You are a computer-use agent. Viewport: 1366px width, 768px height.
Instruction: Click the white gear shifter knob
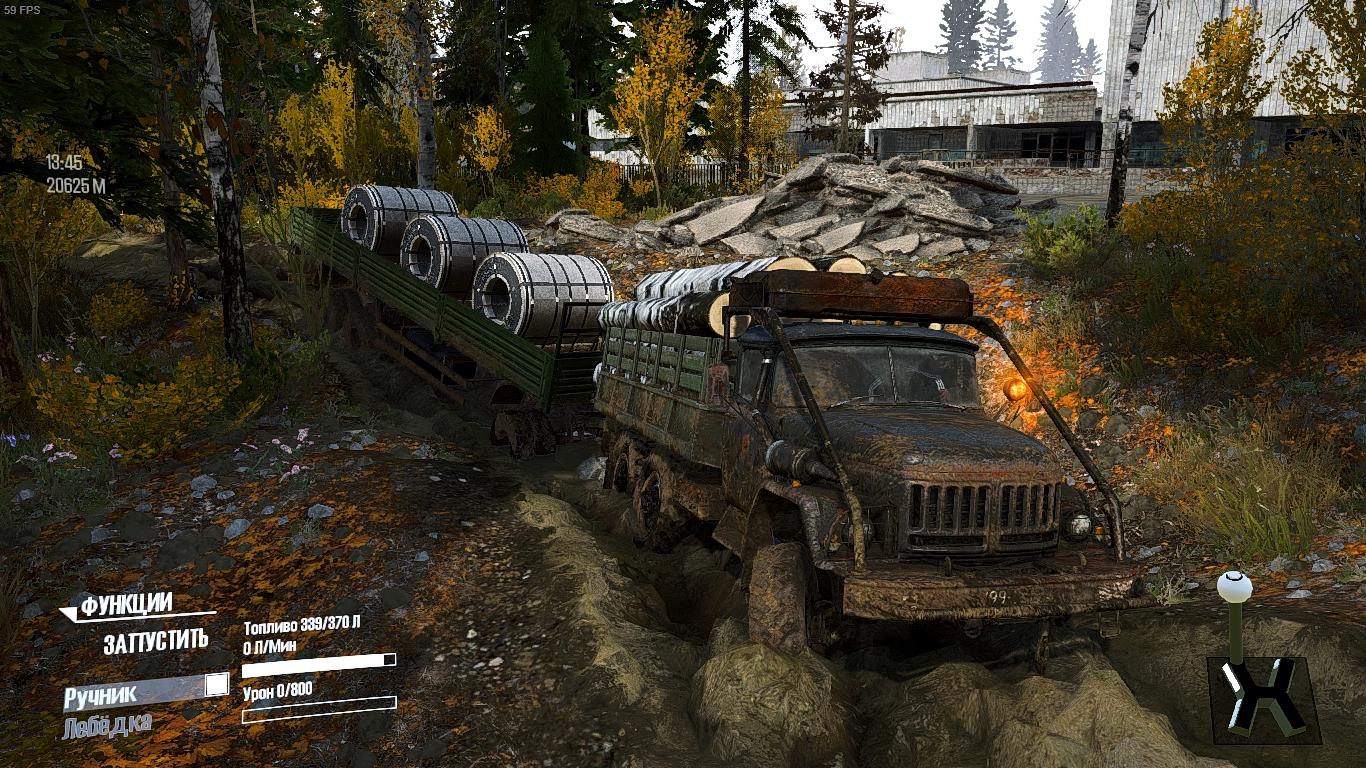pyautogui.click(x=1234, y=587)
